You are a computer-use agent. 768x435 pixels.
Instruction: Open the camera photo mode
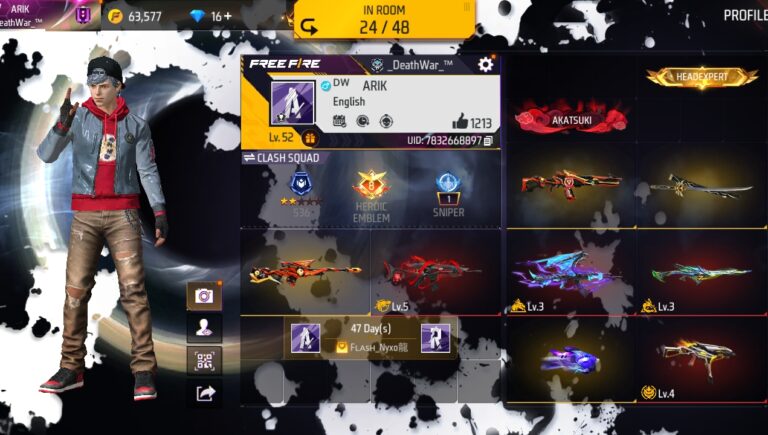pyautogui.click(x=204, y=296)
